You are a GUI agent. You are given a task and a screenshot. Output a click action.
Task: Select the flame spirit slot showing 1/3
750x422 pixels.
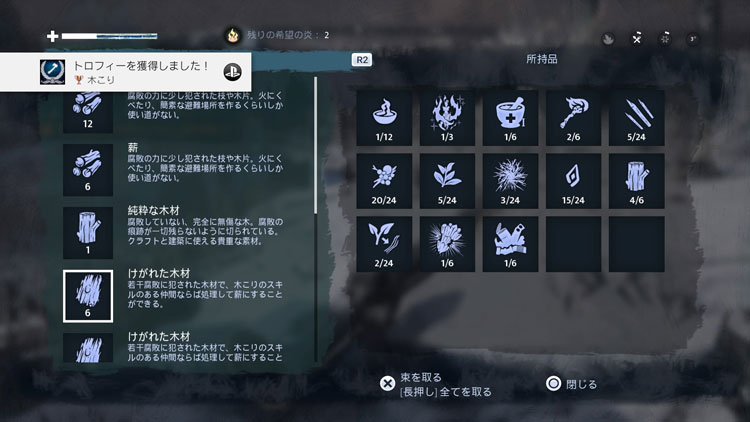pyautogui.click(x=447, y=117)
